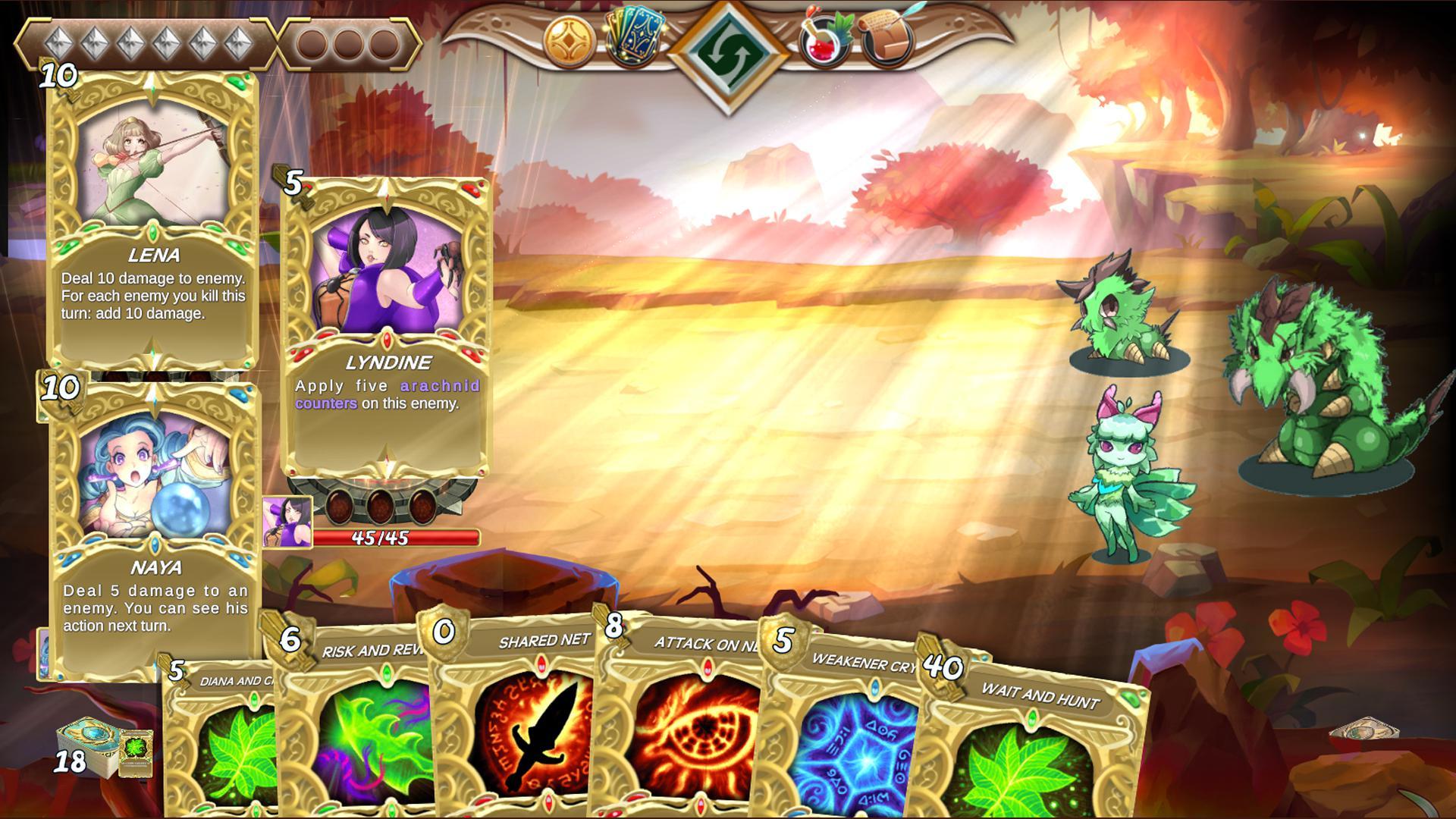
Task: Open the scroll and quill log icon
Action: tap(883, 39)
